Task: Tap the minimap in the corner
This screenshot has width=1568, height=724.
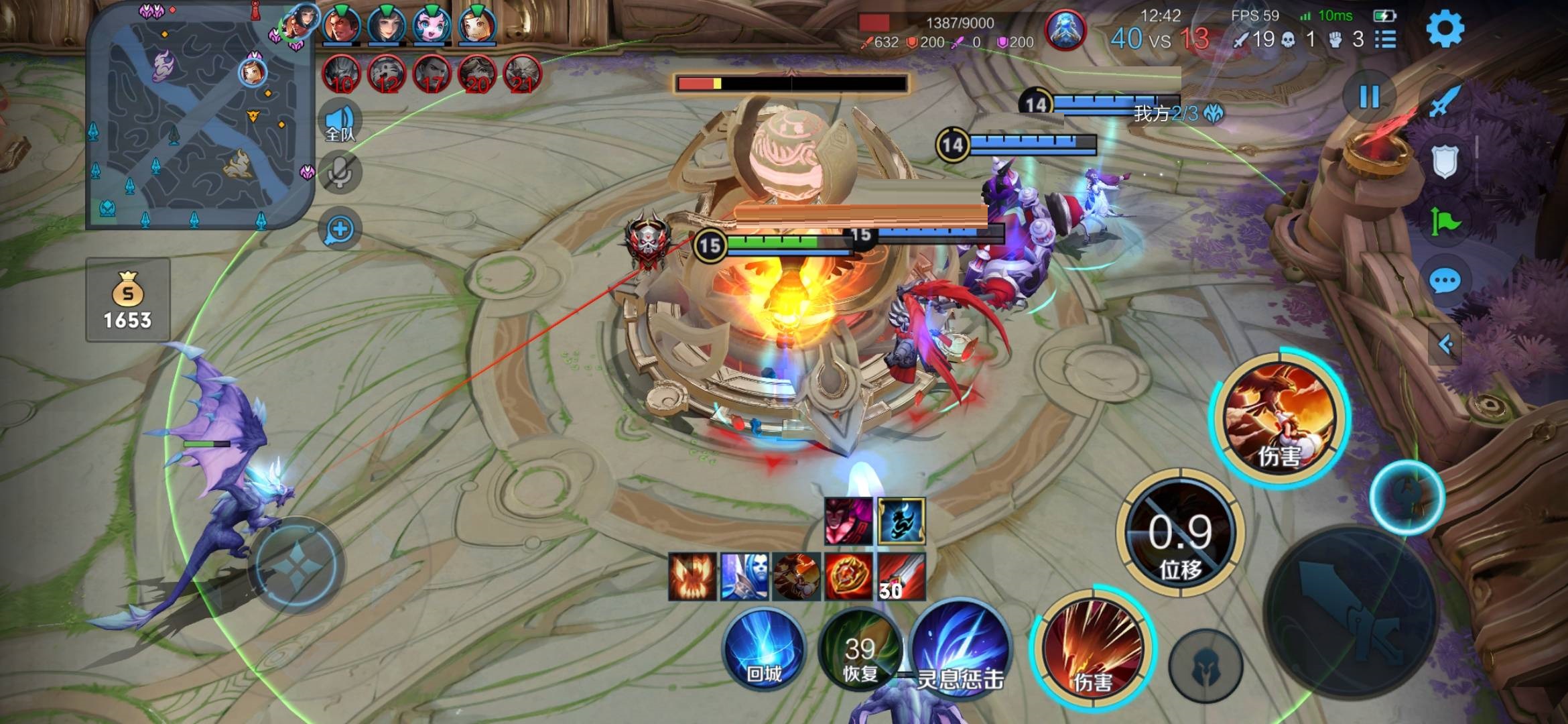Action: point(200,117)
